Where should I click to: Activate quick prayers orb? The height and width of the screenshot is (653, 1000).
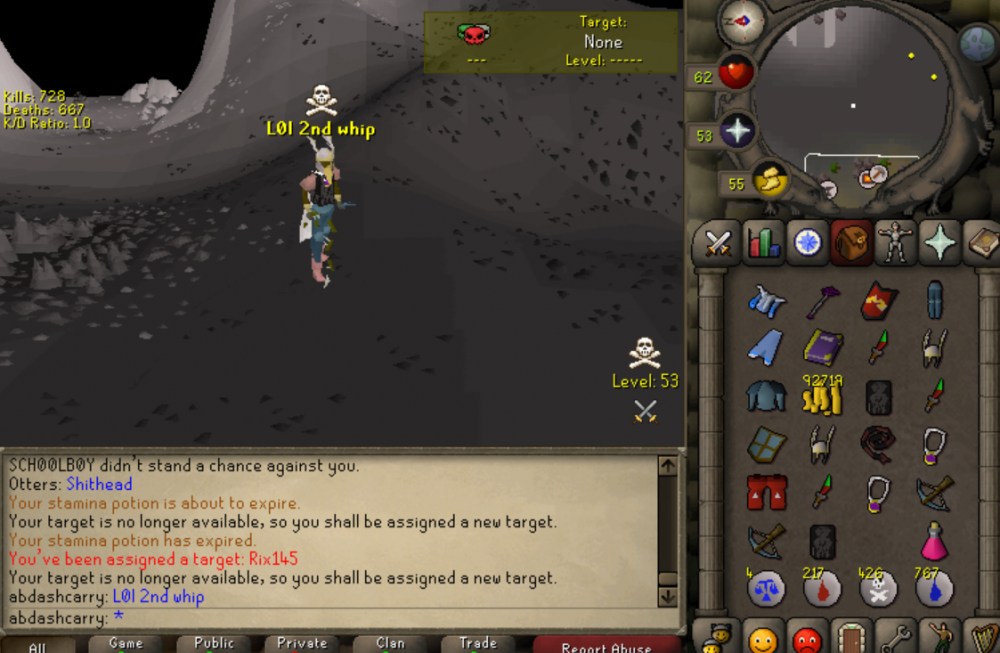tap(738, 133)
